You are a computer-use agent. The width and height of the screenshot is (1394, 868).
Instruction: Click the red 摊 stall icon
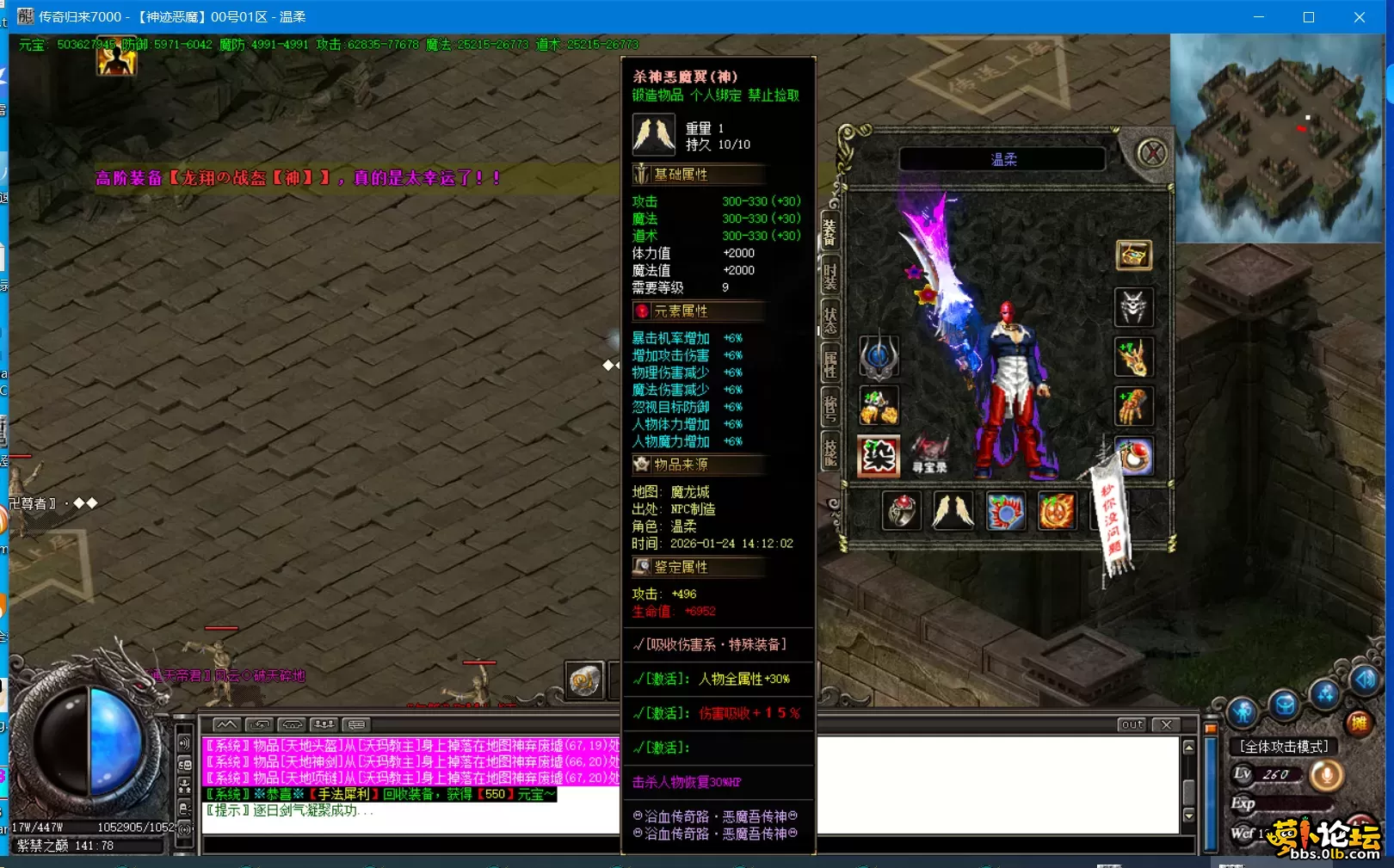pyautogui.click(x=1359, y=722)
